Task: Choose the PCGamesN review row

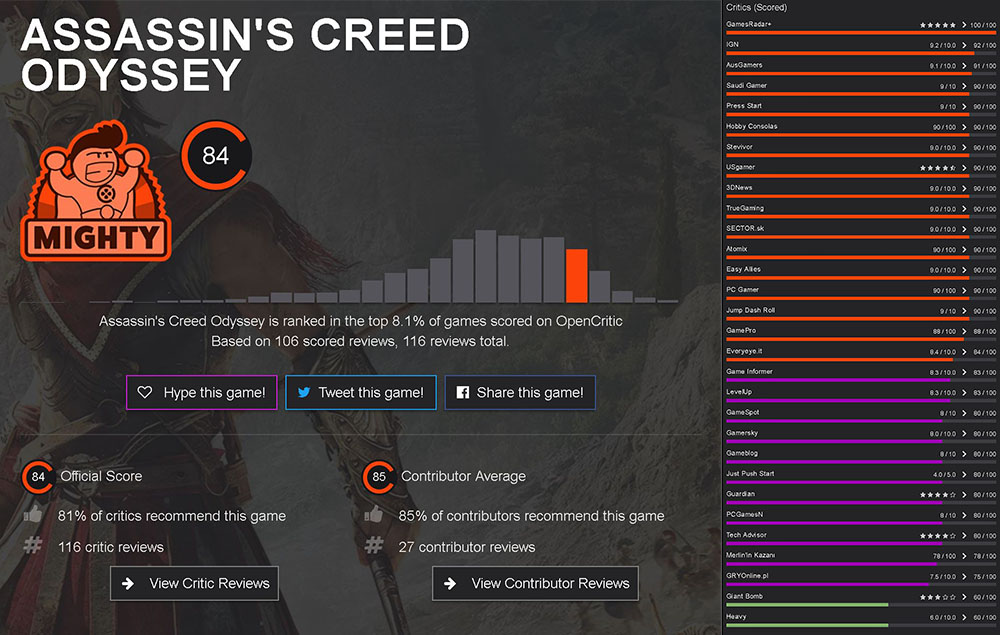Action: 860,515
